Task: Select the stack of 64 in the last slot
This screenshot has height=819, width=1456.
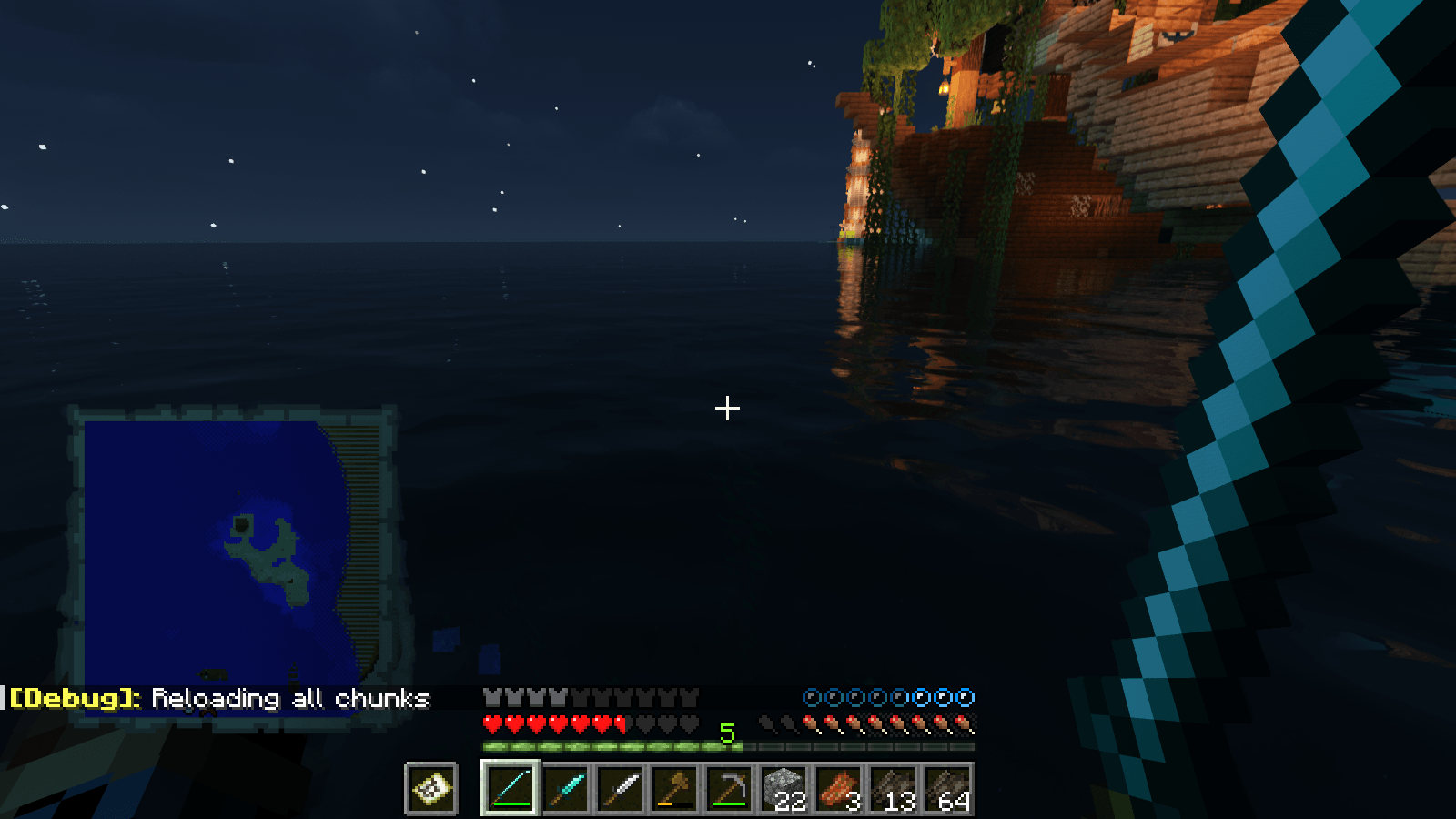Action: (x=946, y=791)
